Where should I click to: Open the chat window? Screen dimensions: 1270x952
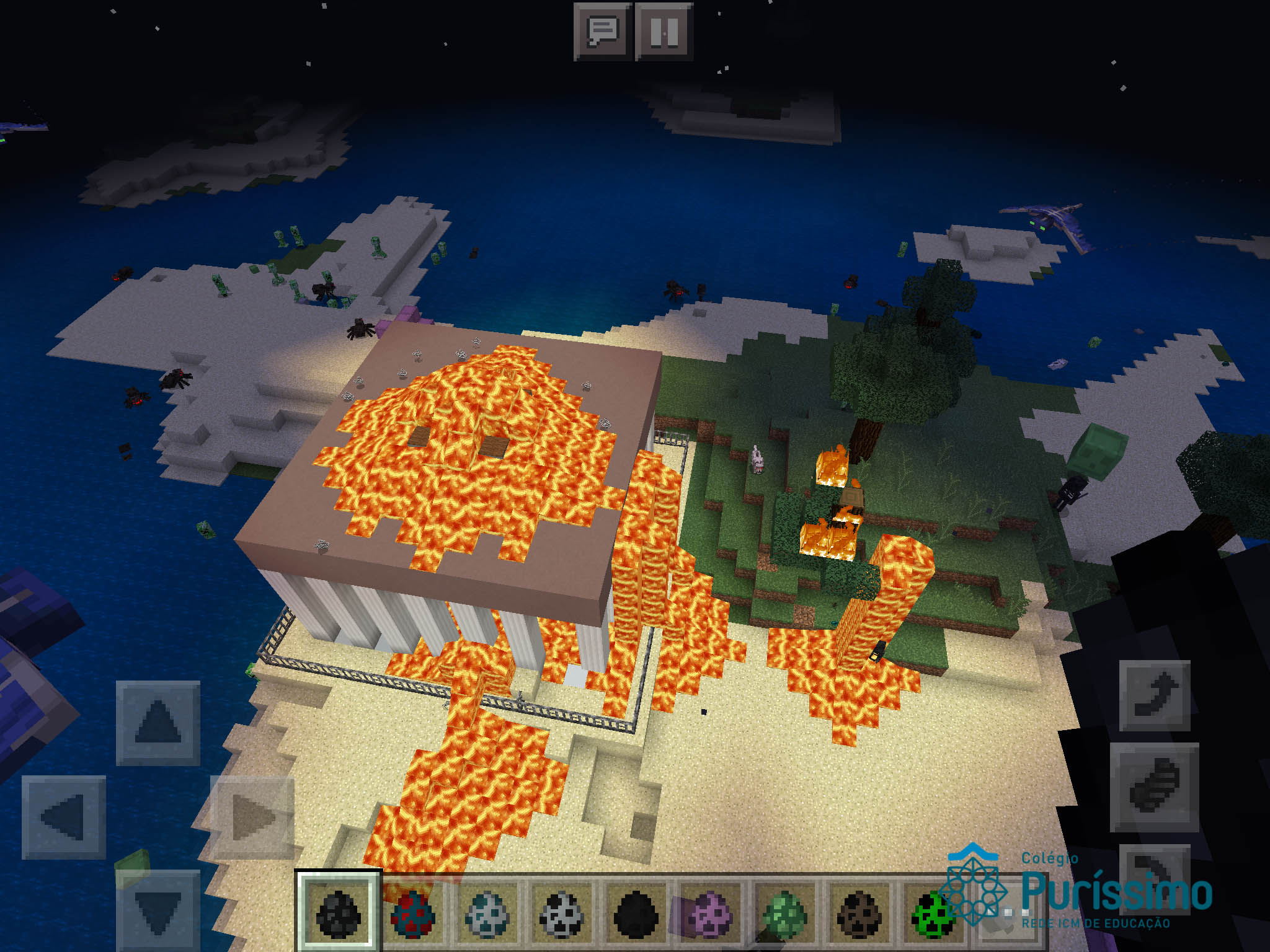(x=602, y=31)
